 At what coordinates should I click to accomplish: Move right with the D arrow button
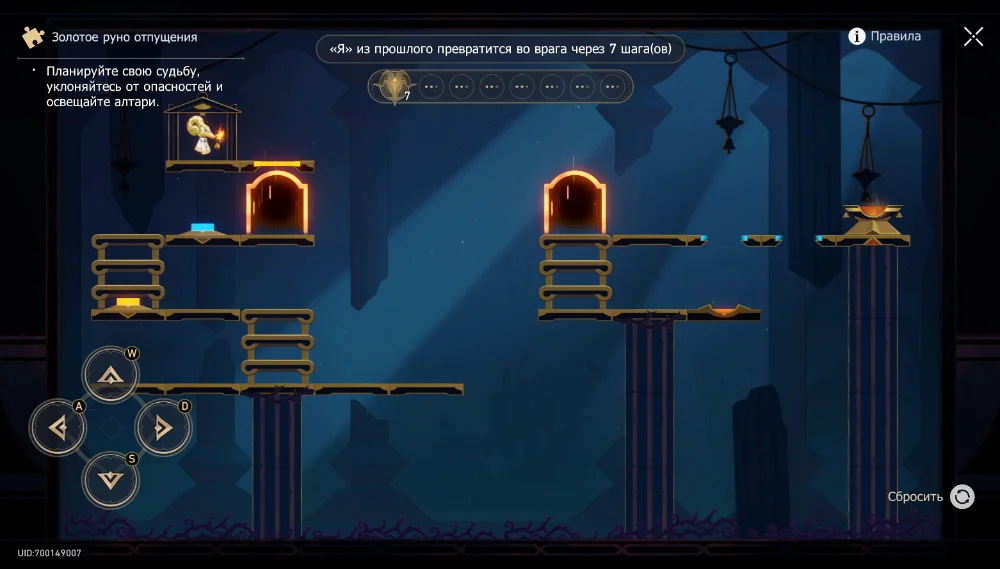tap(162, 428)
